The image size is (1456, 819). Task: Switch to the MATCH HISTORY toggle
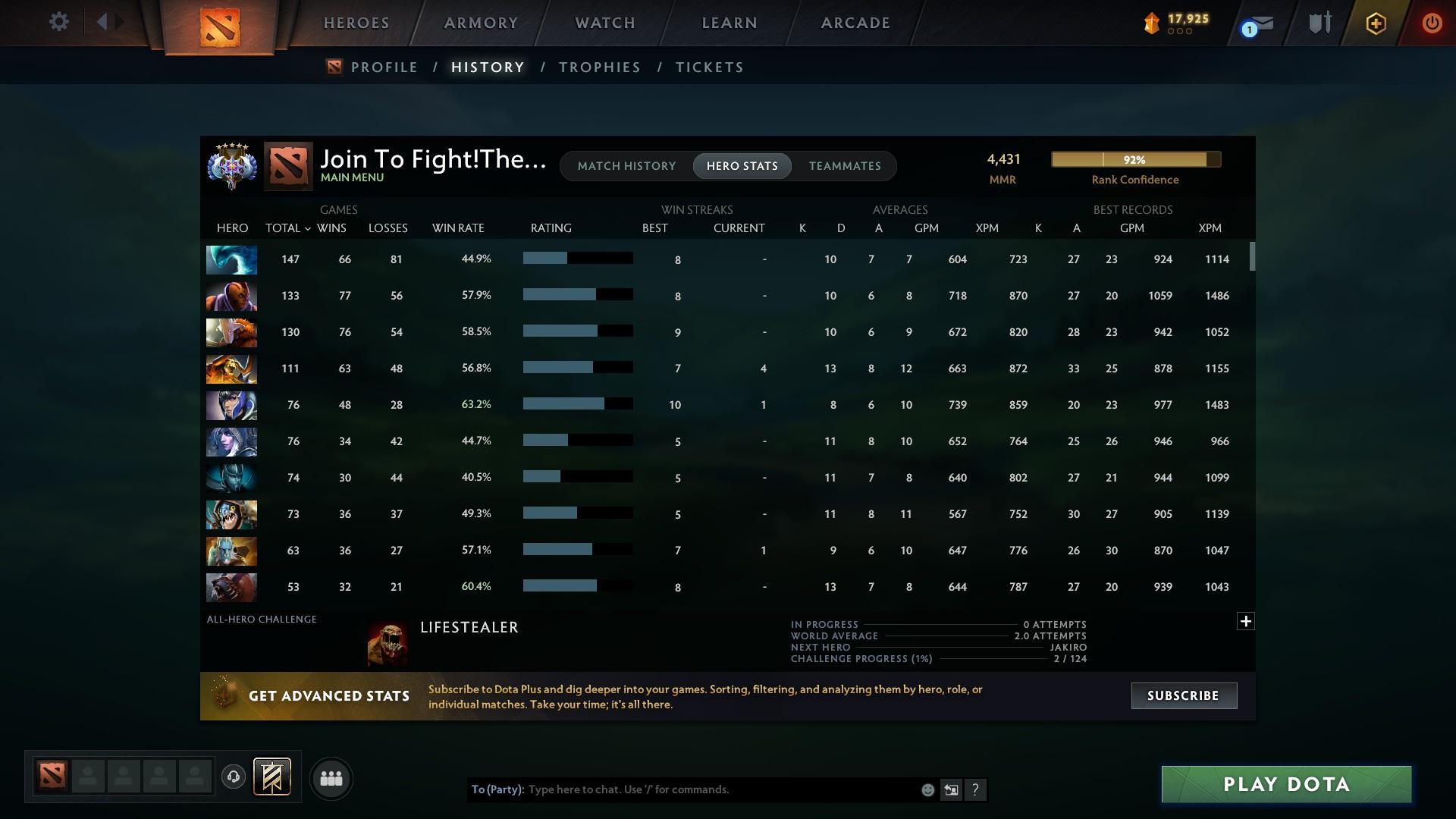click(x=626, y=165)
